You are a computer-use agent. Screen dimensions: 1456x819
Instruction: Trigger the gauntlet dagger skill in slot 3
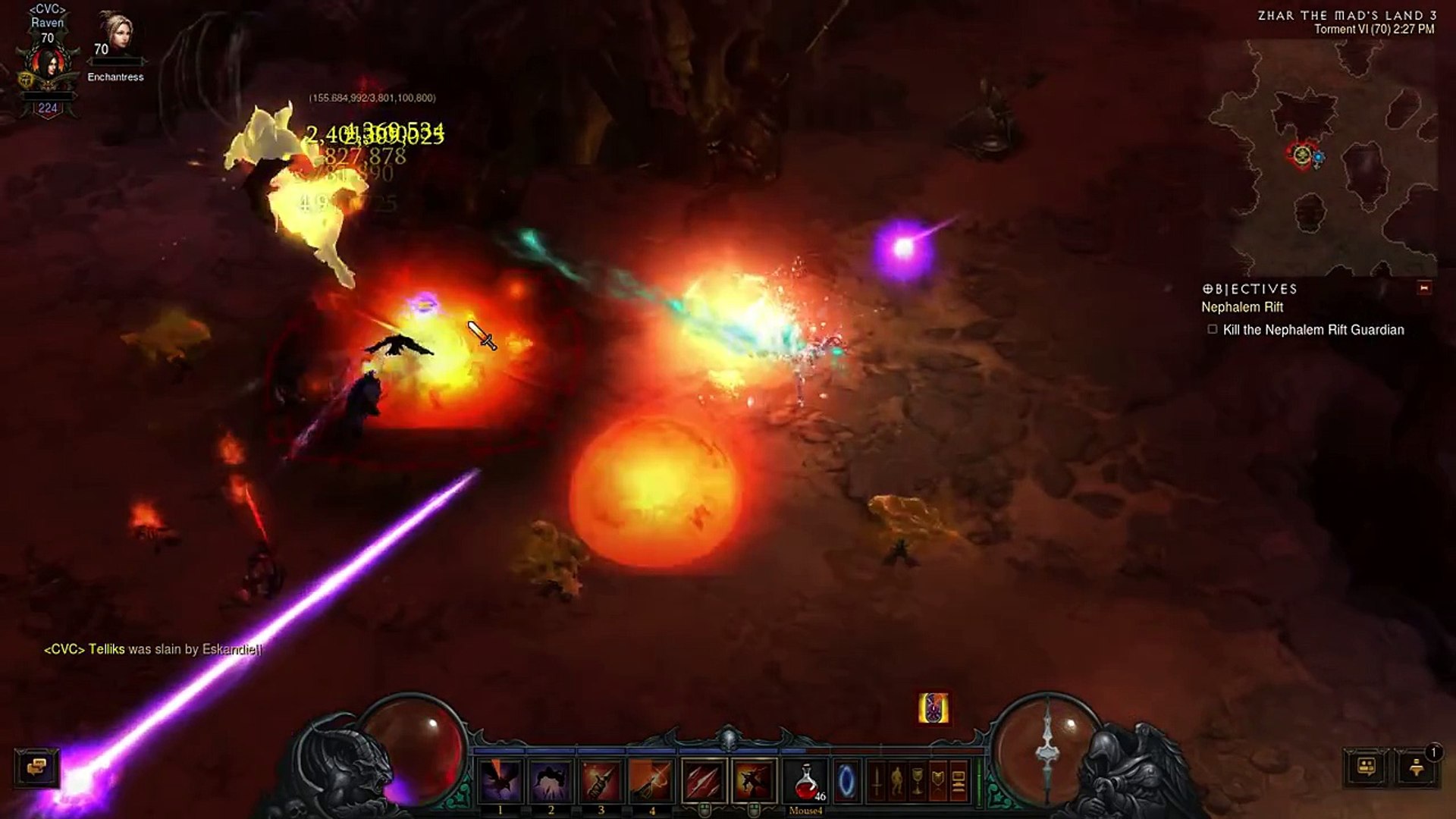click(x=601, y=781)
